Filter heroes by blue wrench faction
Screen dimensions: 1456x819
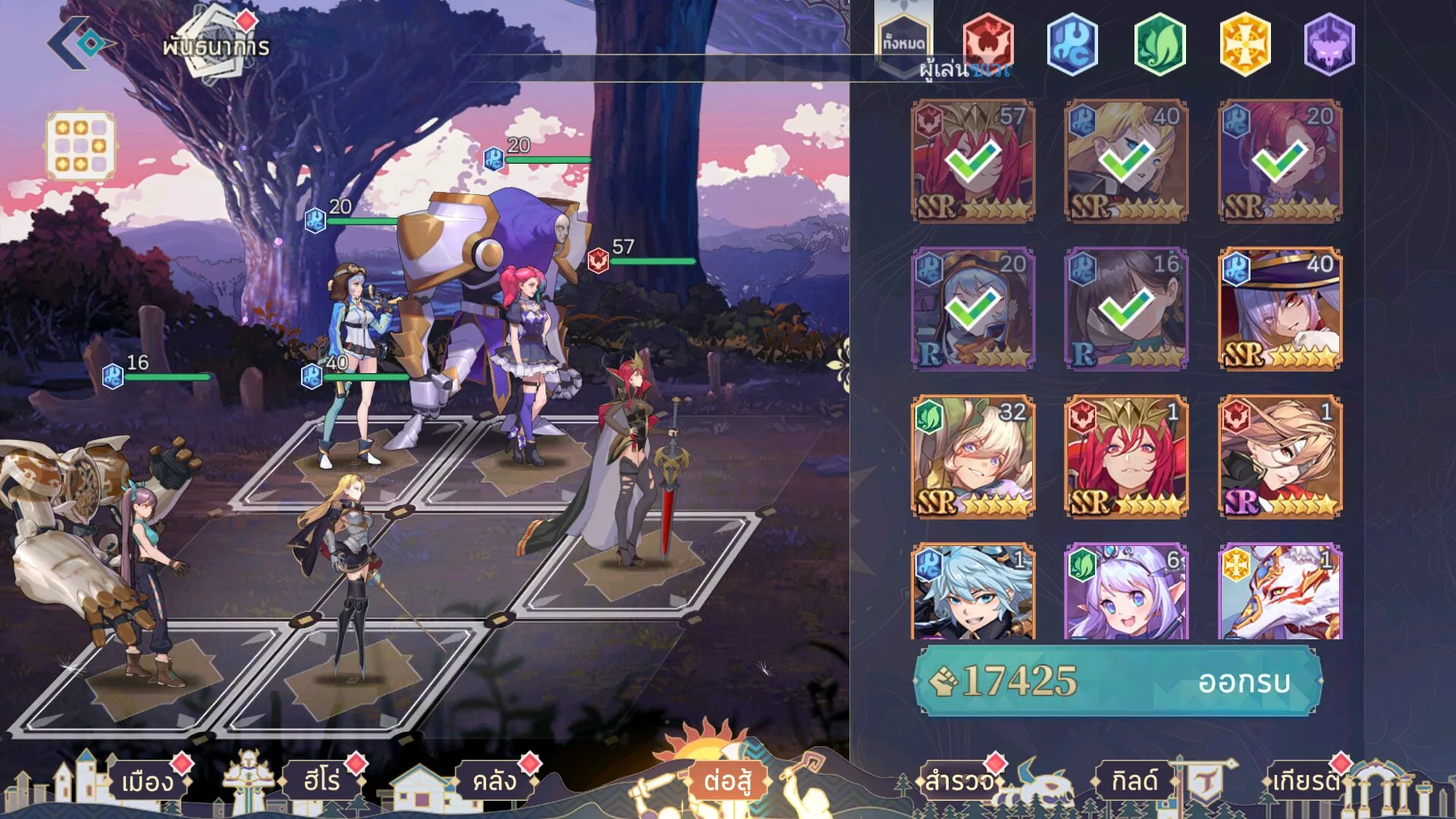(x=1072, y=44)
